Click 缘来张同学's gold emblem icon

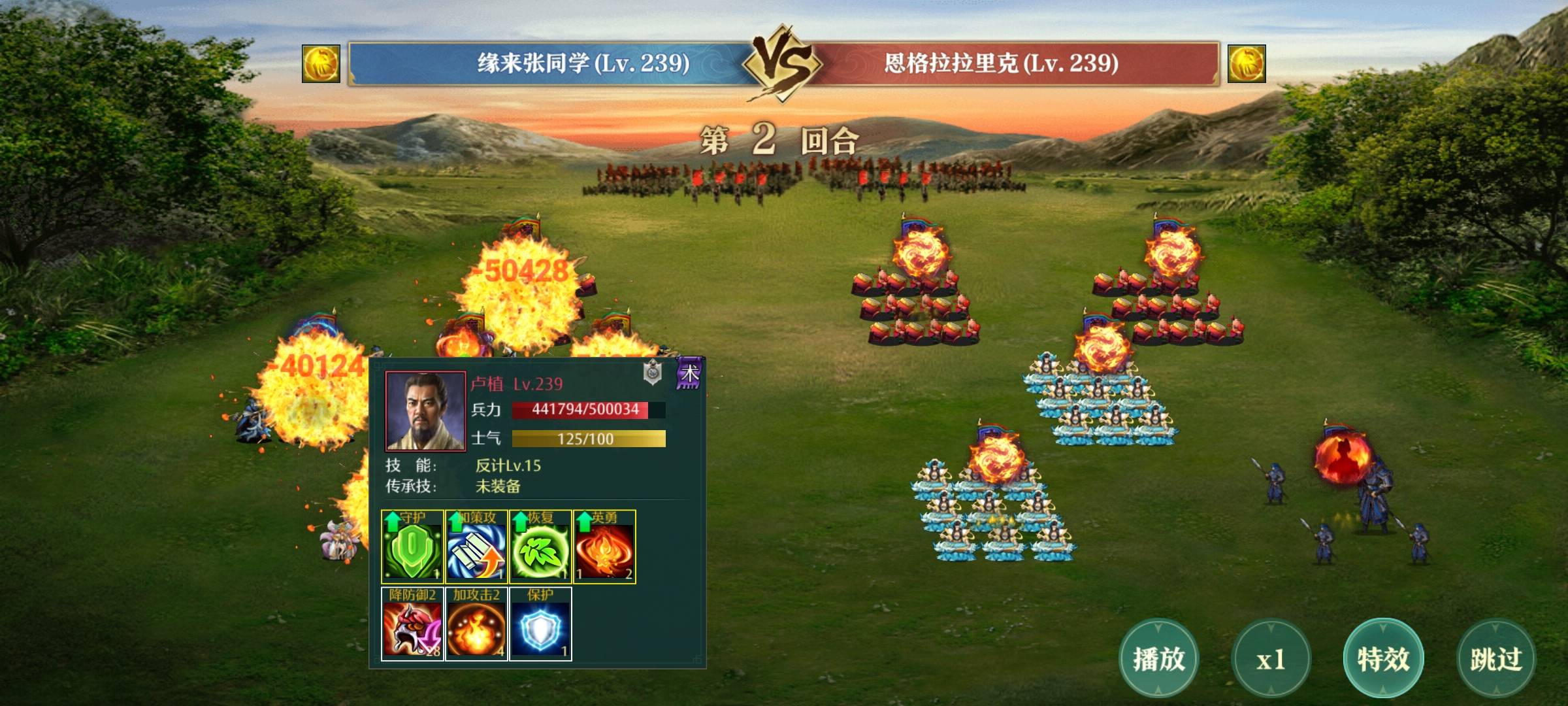point(321,63)
